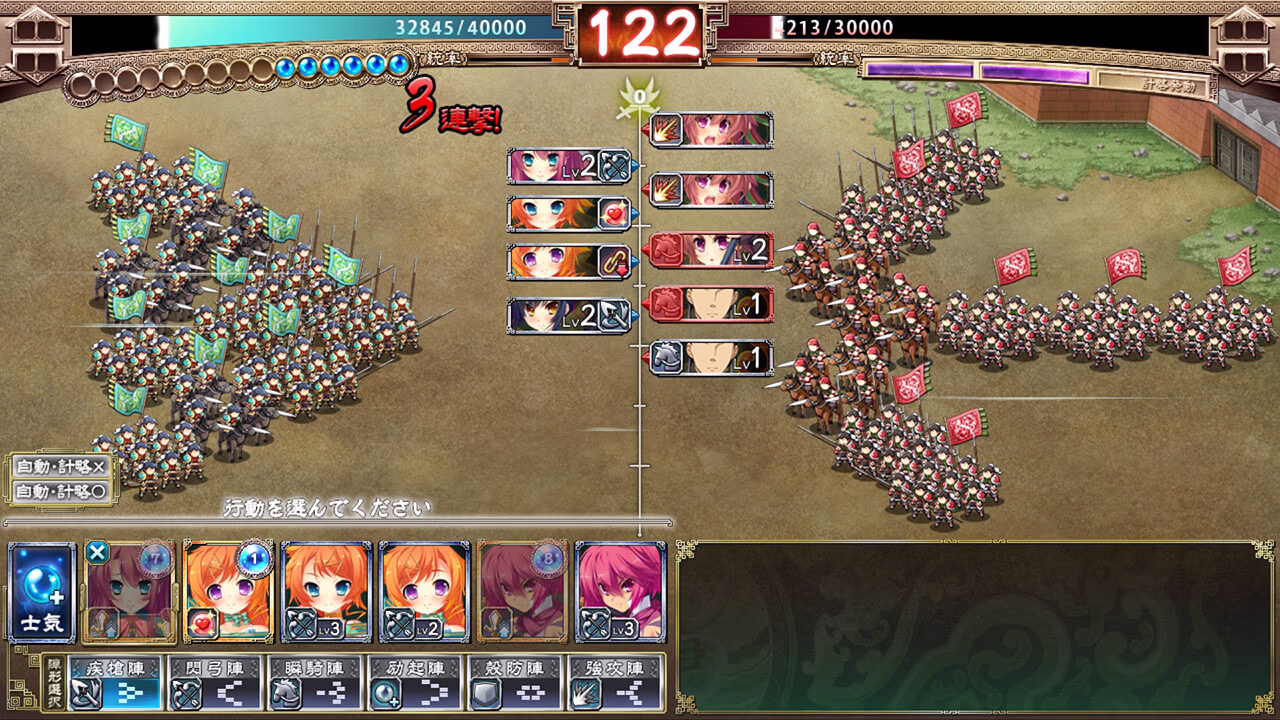Image resolution: width=1280 pixels, height=720 pixels.
Task: Turn on auto battle with stratagems (自動・計略○)
Action: click(62, 491)
